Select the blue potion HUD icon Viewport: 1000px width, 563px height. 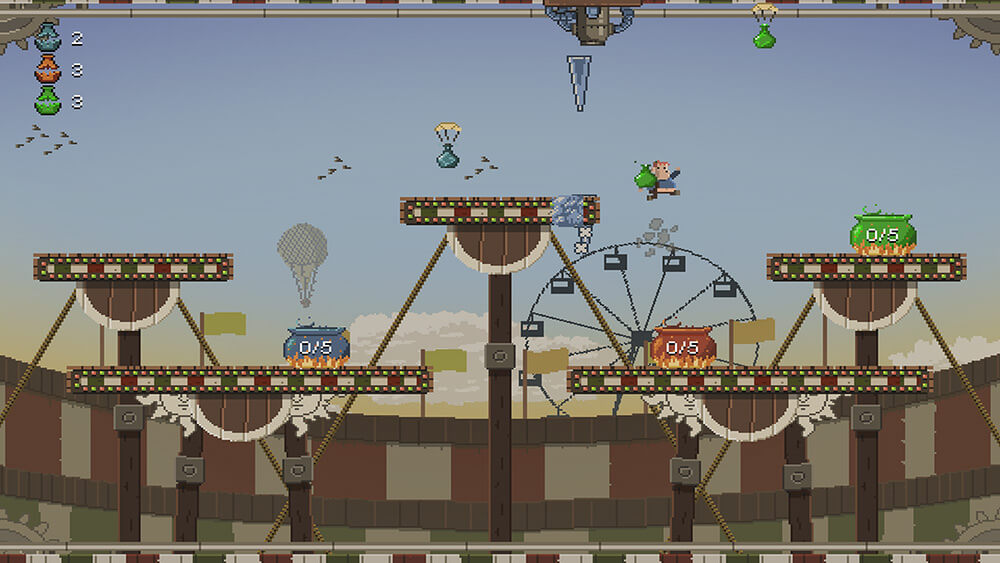click(47, 38)
